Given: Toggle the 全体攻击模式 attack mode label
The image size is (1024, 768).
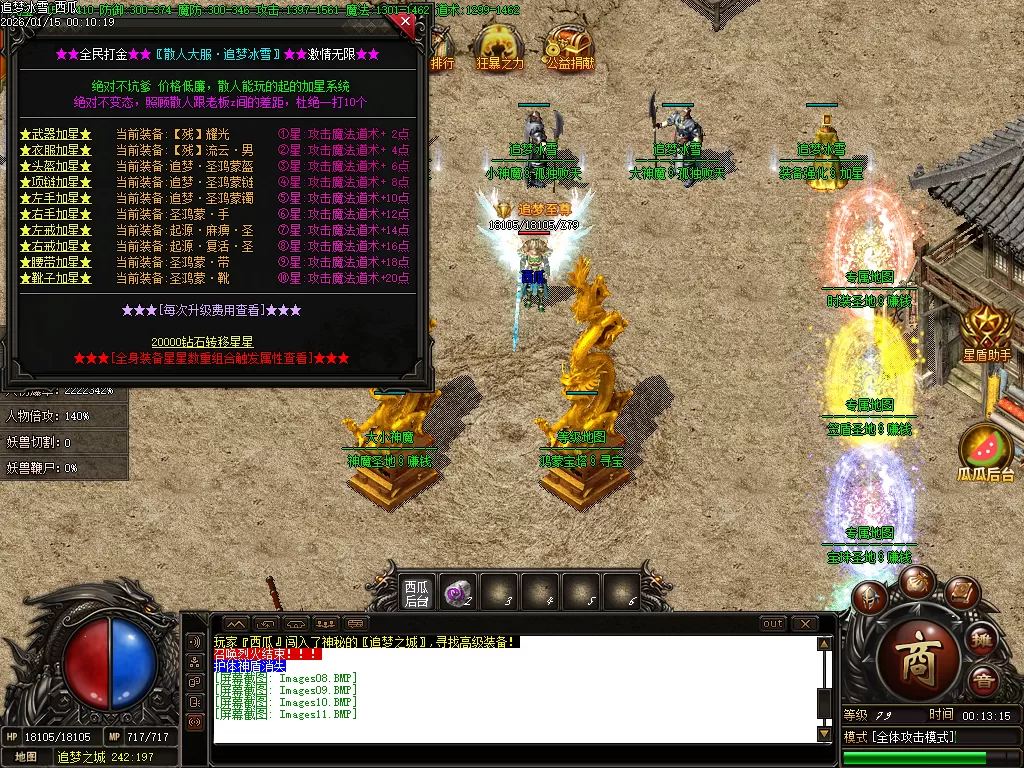Looking at the screenshot, I should pyautogui.click(x=900, y=737).
